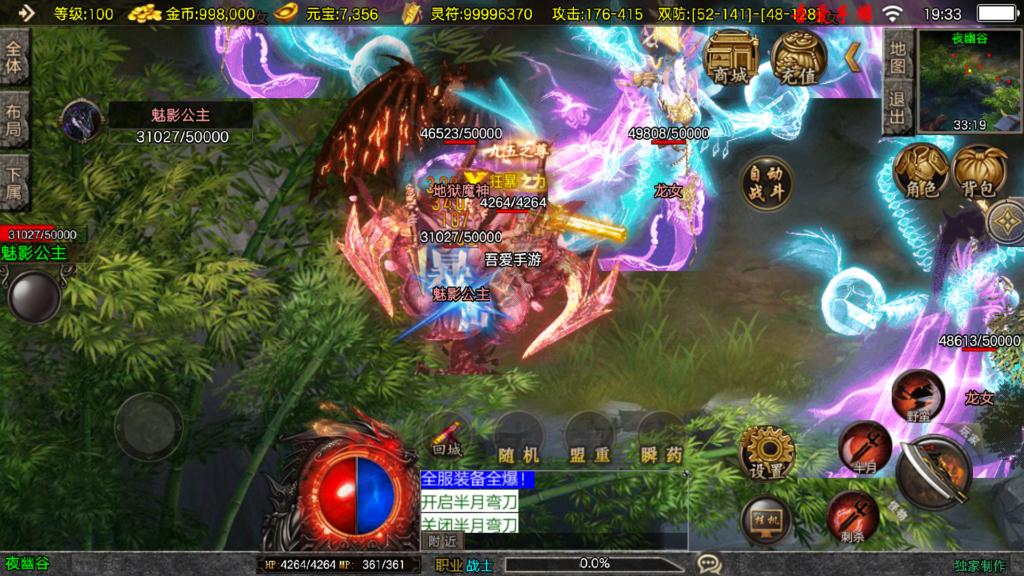Screen dimensions: 1024x576
Task: Open the 背包 backpack
Action: tap(979, 171)
